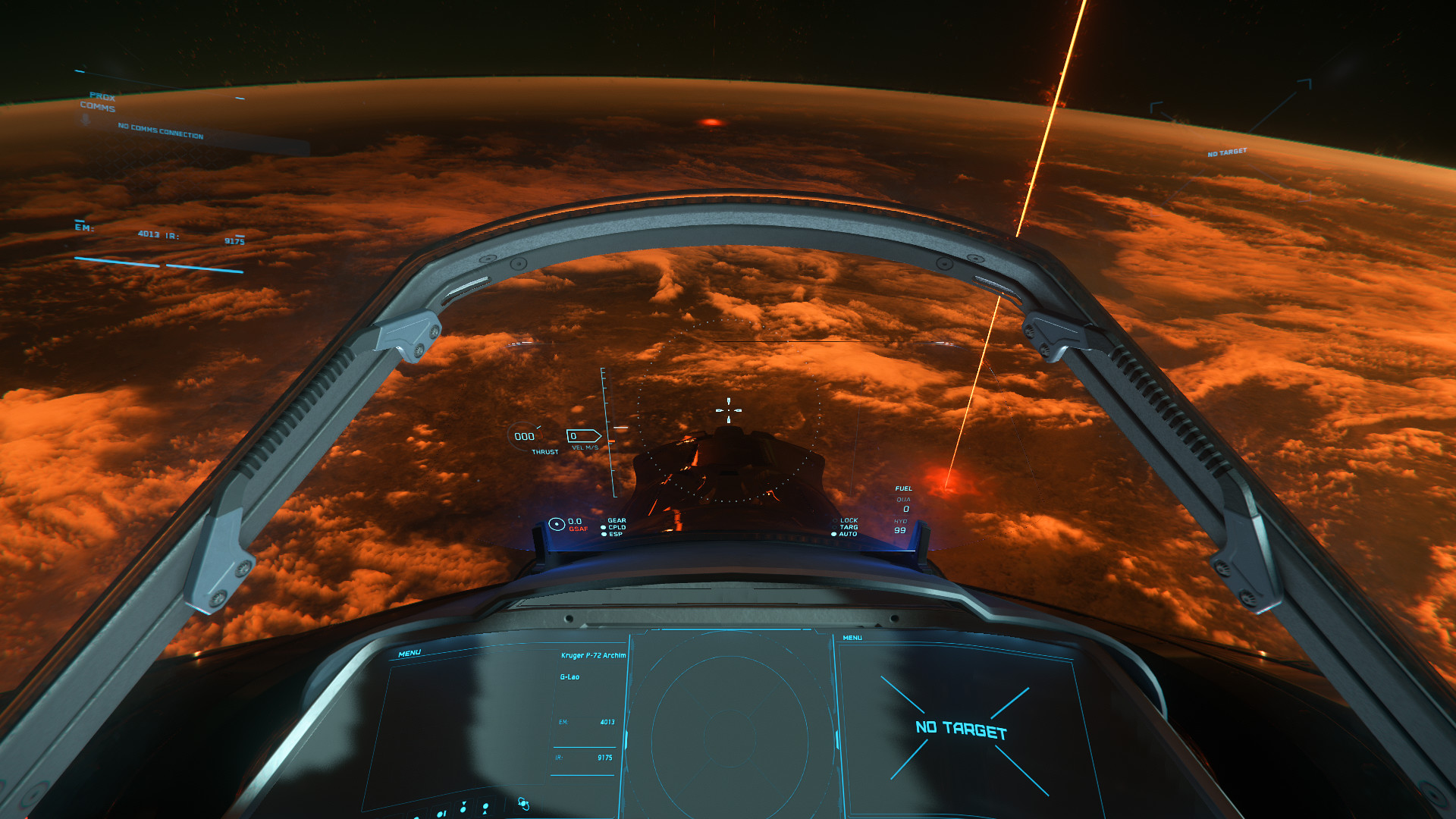Click the THRUST gauge meter
The image size is (1456, 819).
tap(523, 437)
